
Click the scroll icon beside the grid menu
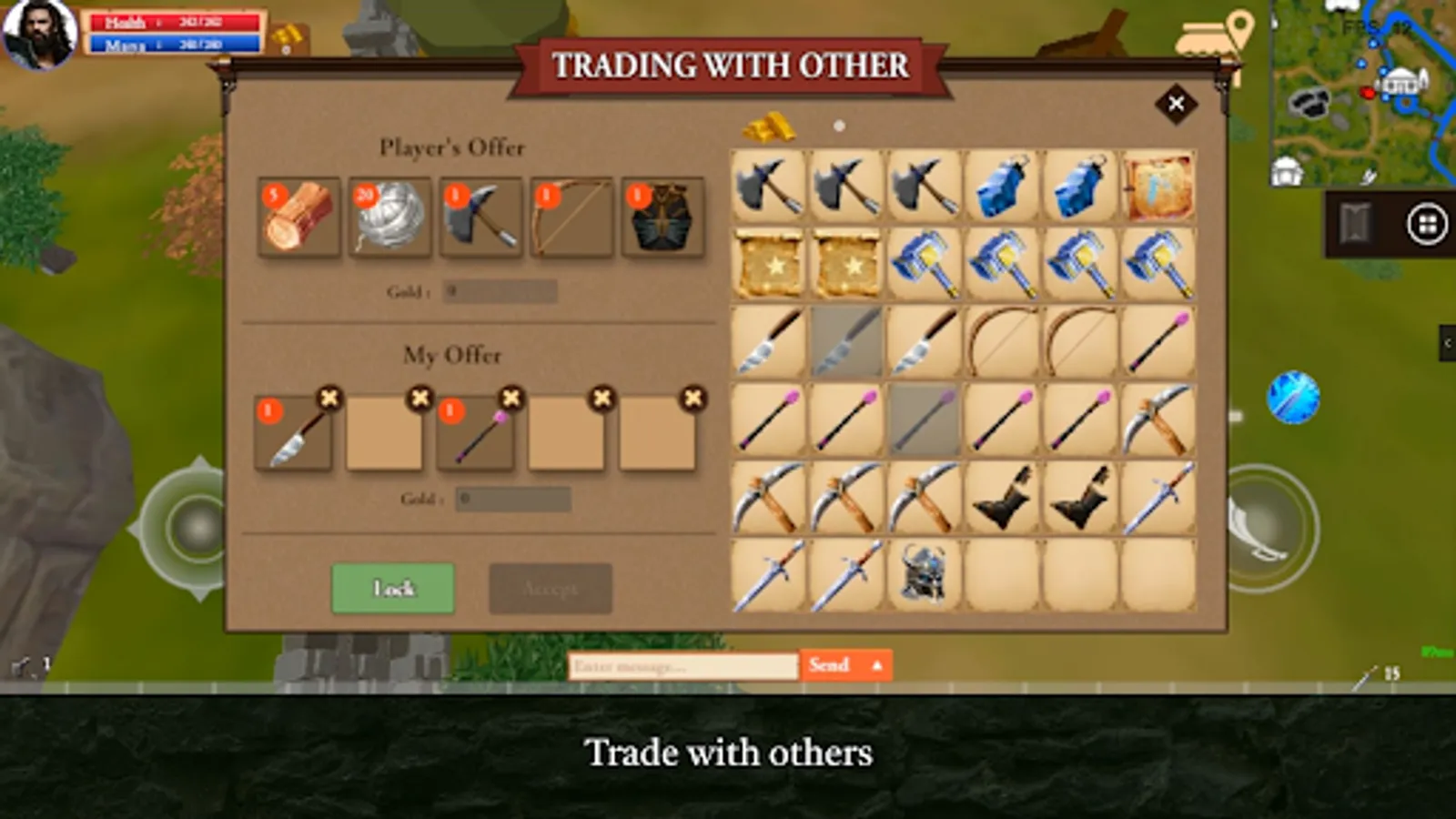[1354, 224]
